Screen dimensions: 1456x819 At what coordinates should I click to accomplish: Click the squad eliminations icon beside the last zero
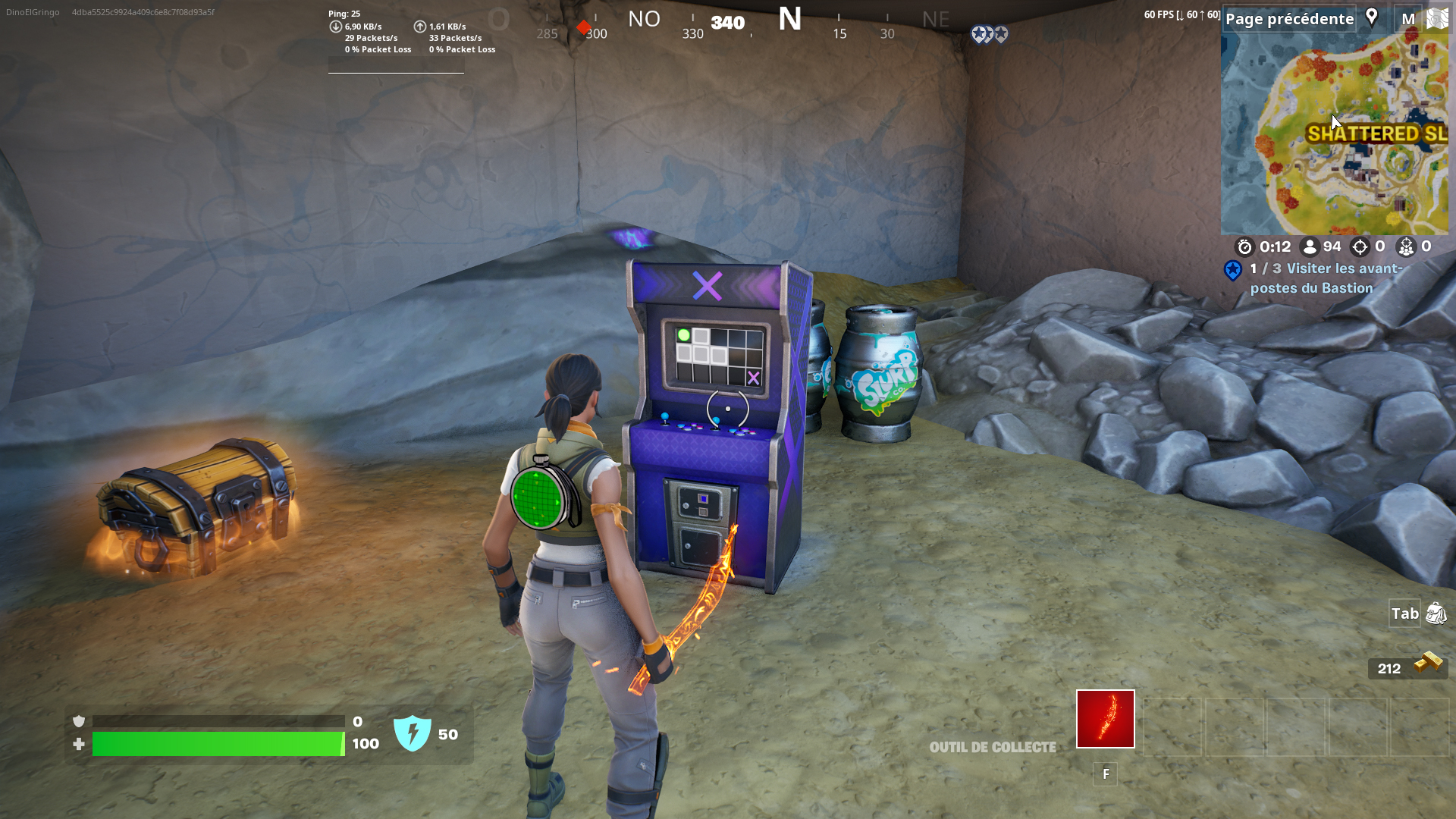1407,246
